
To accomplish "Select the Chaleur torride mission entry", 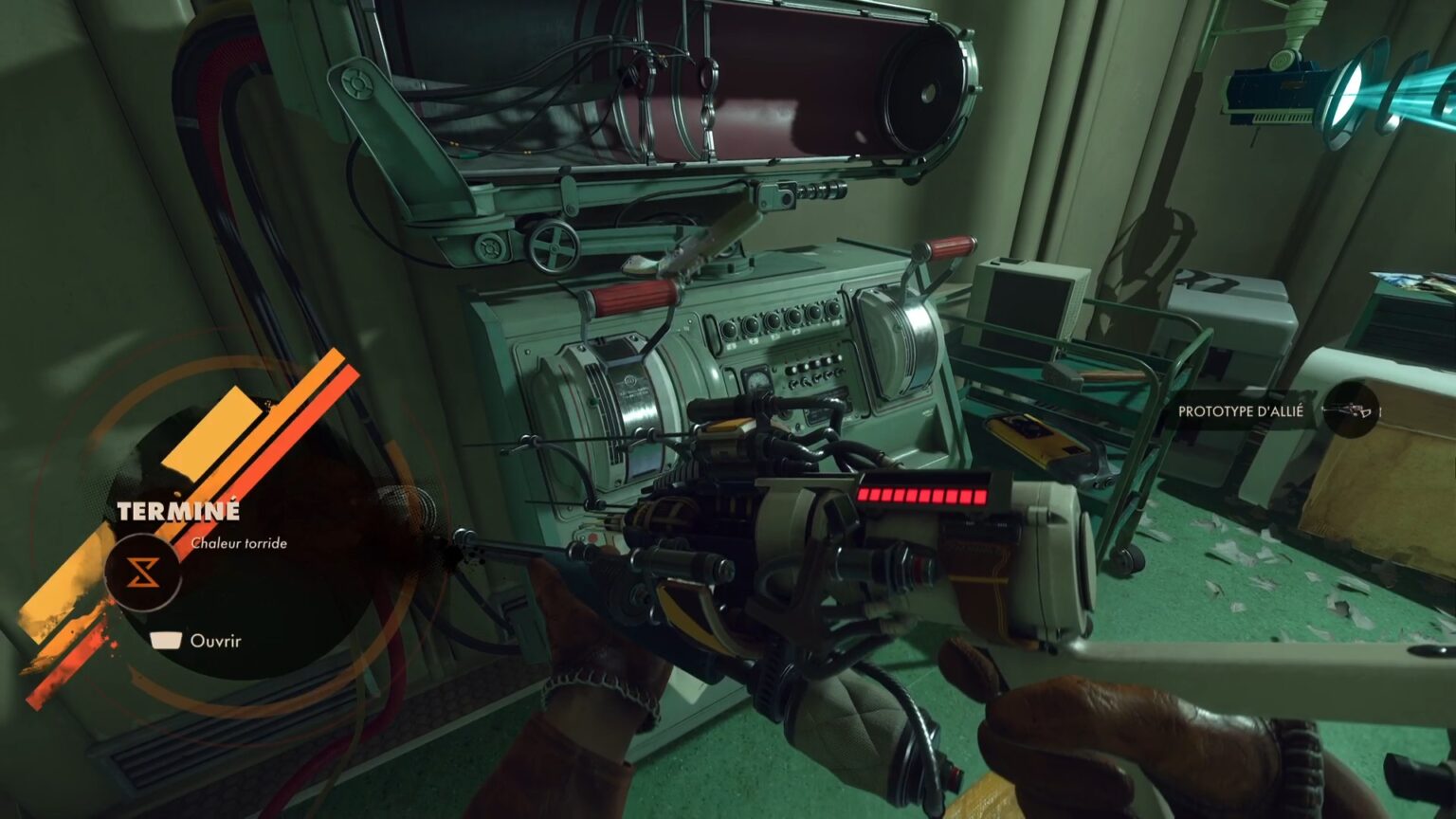I will (x=239, y=544).
